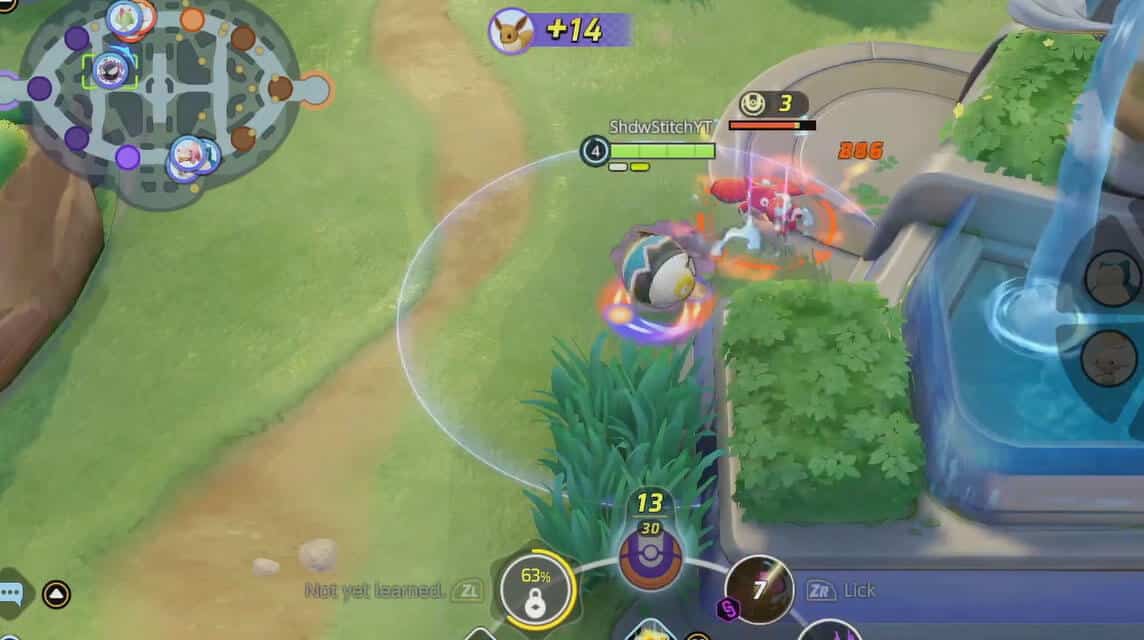Select the Snorlax portrait icon
This screenshot has height=640, width=1144.
1113,277
